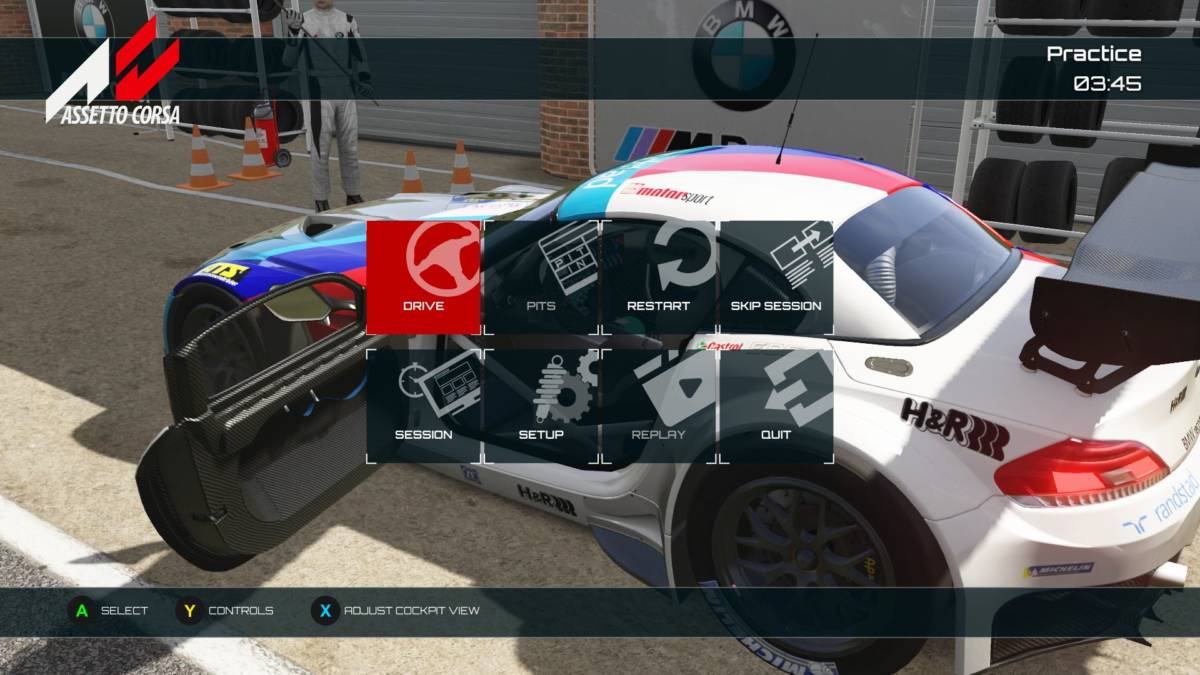1200x675 pixels.
Task: Select the Replay tile
Action: coord(658,406)
